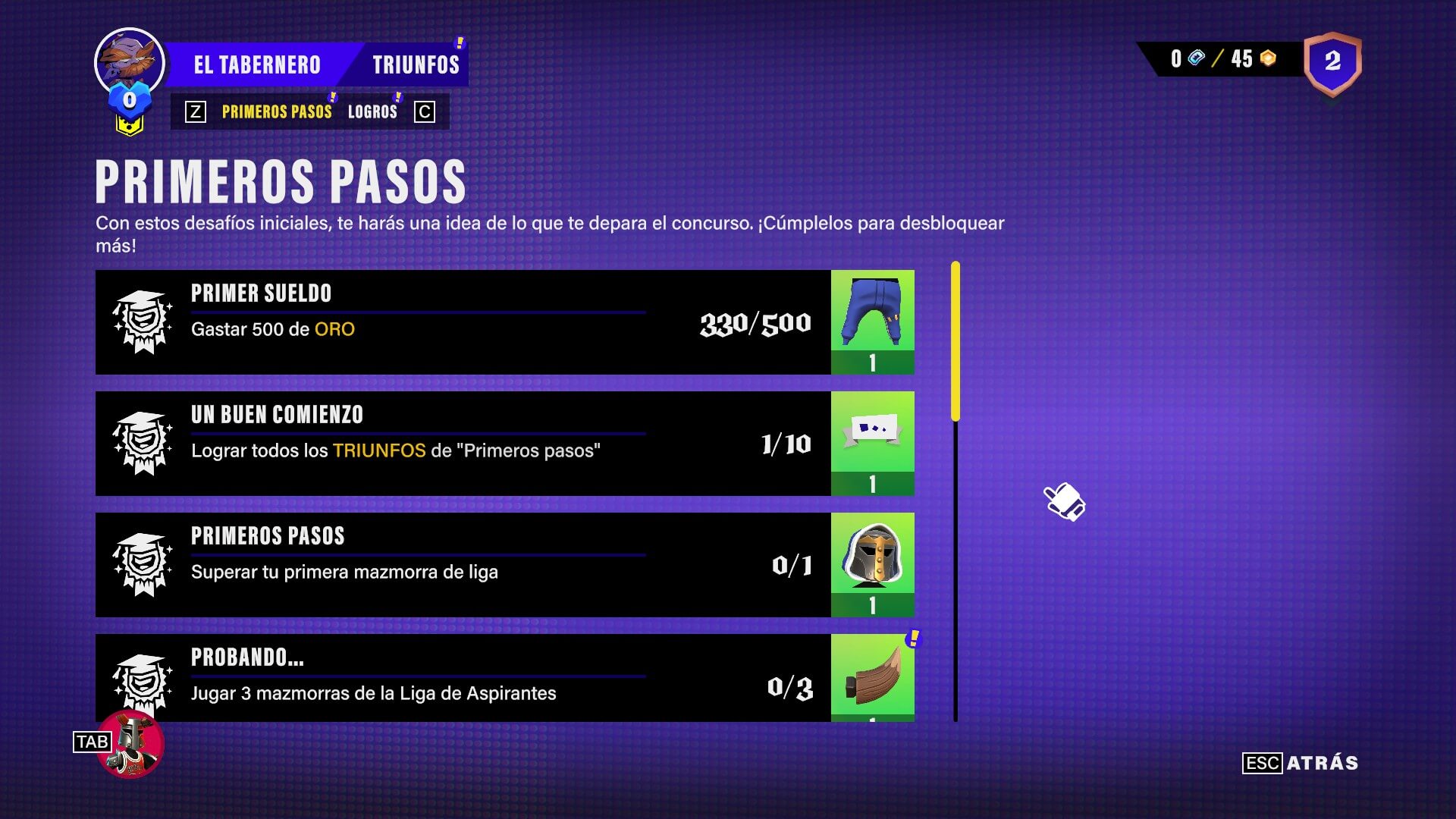Image resolution: width=1456 pixels, height=819 pixels.
Task: Select the Un Buen Comienzo challenge row
Action: click(463, 444)
